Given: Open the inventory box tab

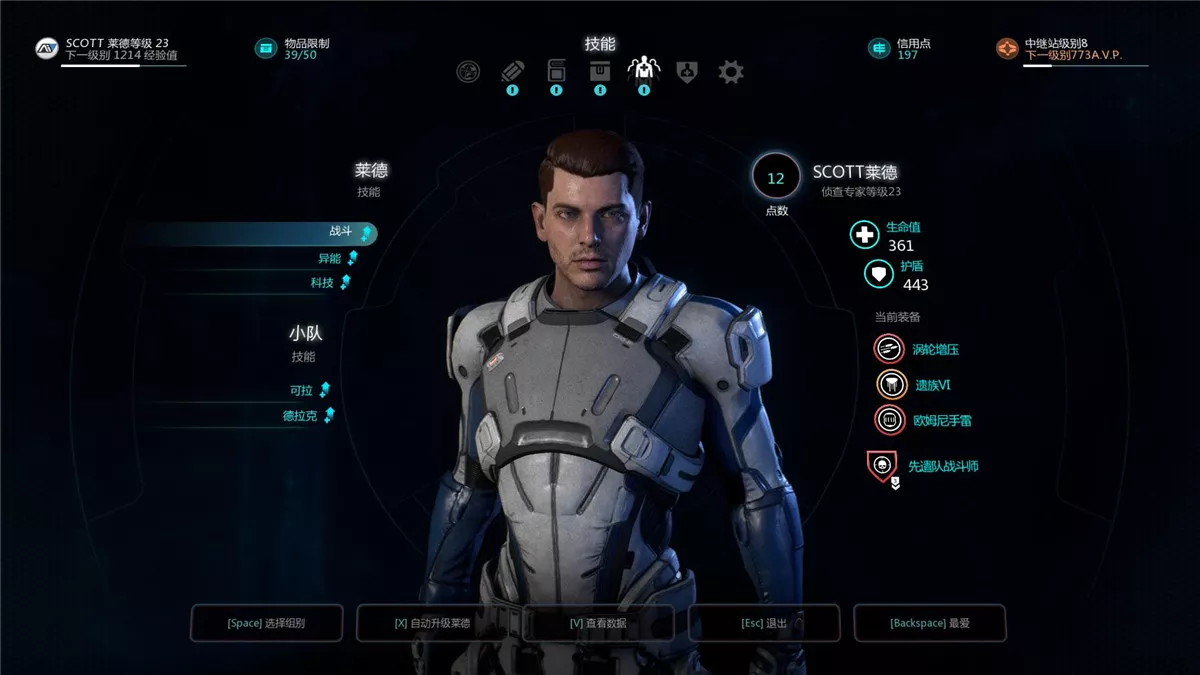Looking at the screenshot, I should point(600,72).
